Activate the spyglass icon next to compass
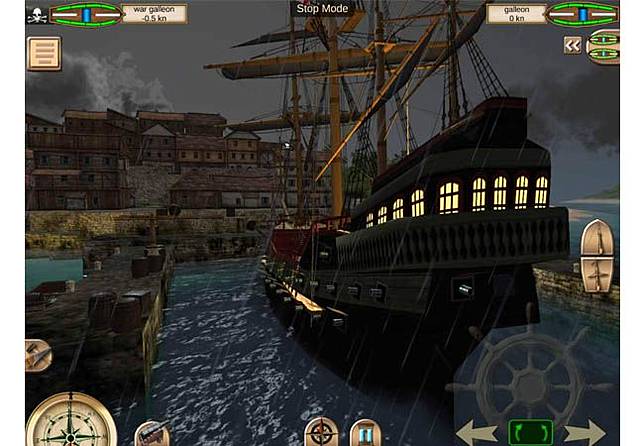Screen dimensions: 644x446 [x=151, y=434]
